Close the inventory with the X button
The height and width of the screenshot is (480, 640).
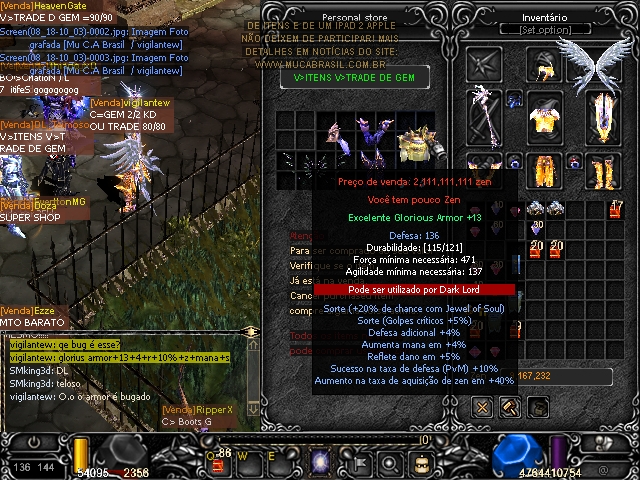pos(482,406)
